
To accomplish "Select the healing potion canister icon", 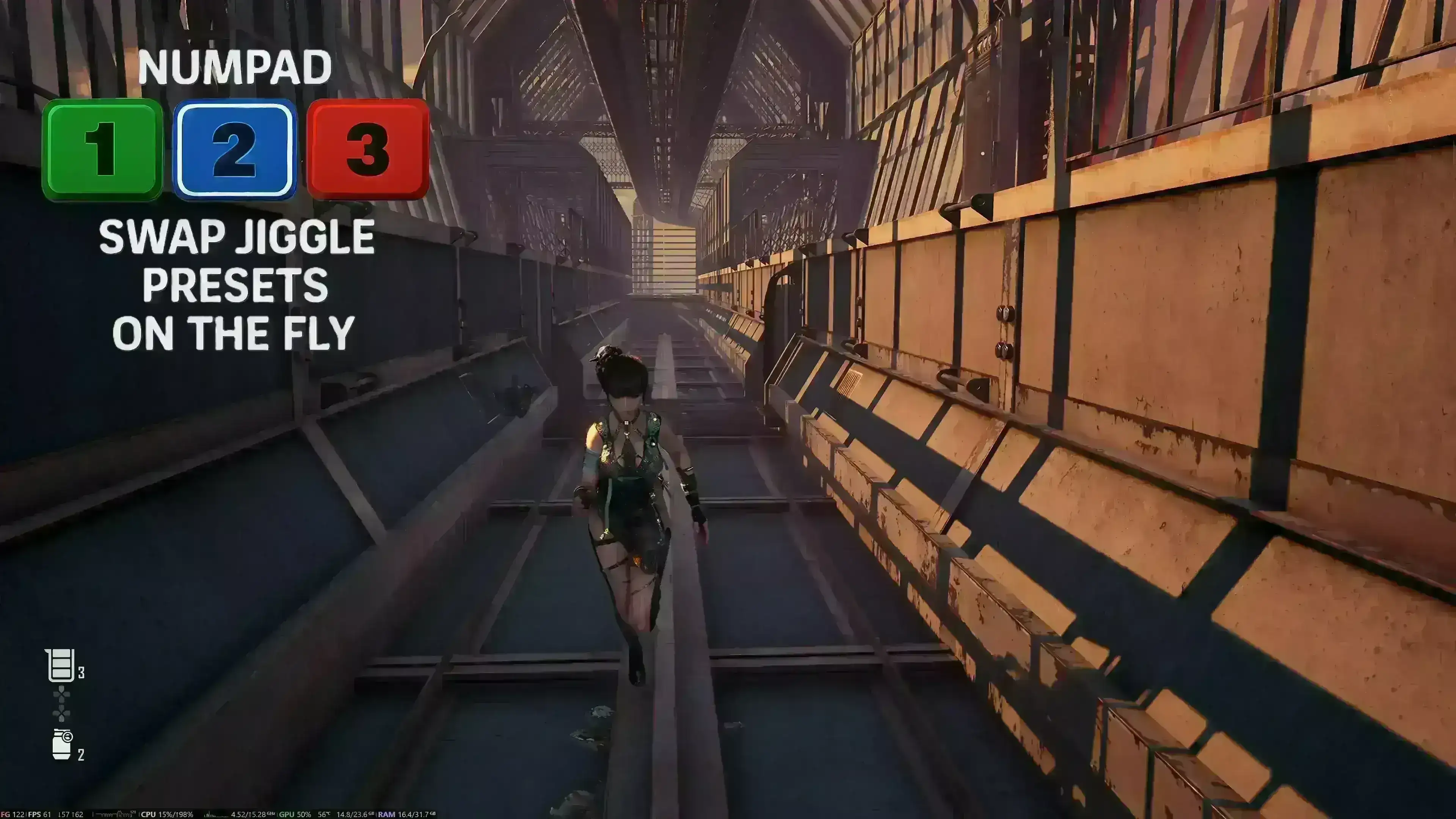I will point(60,665).
